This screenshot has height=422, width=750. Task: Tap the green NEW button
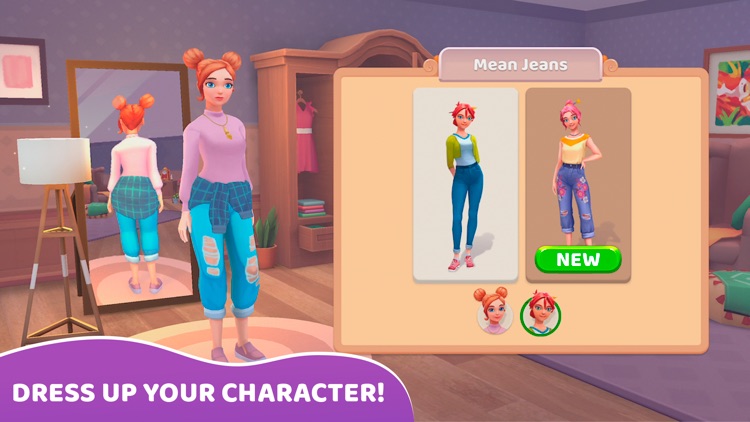[x=578, y=260]
